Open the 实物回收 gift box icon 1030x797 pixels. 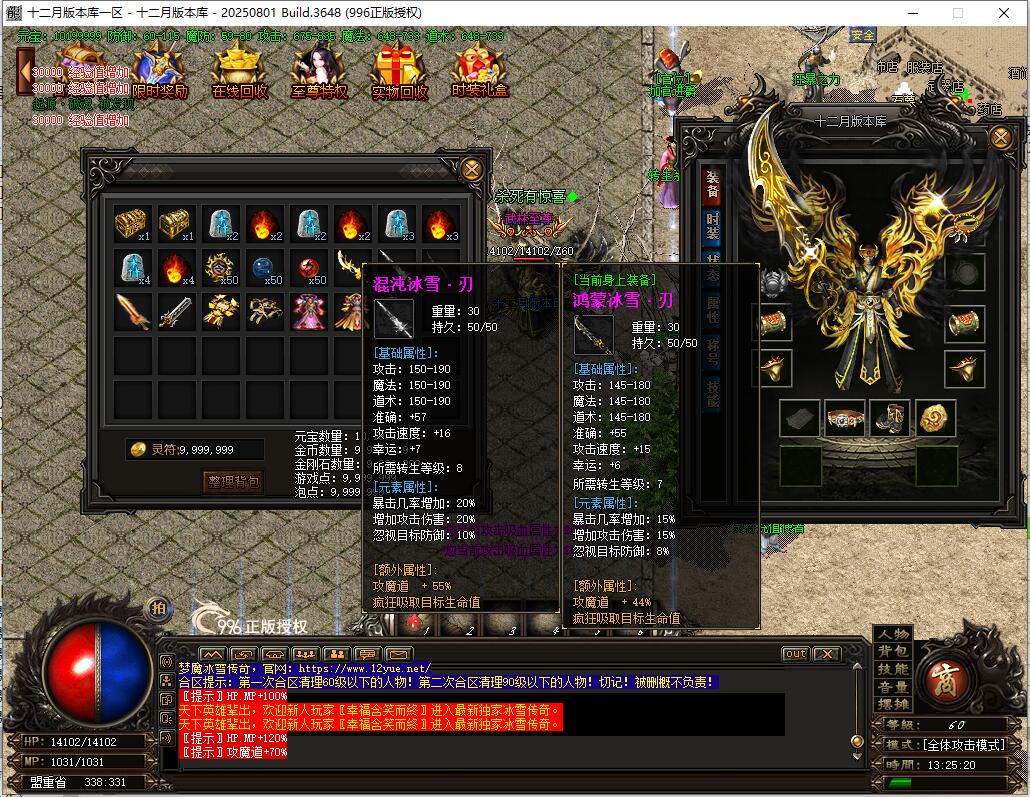click(x=399, y=72)
